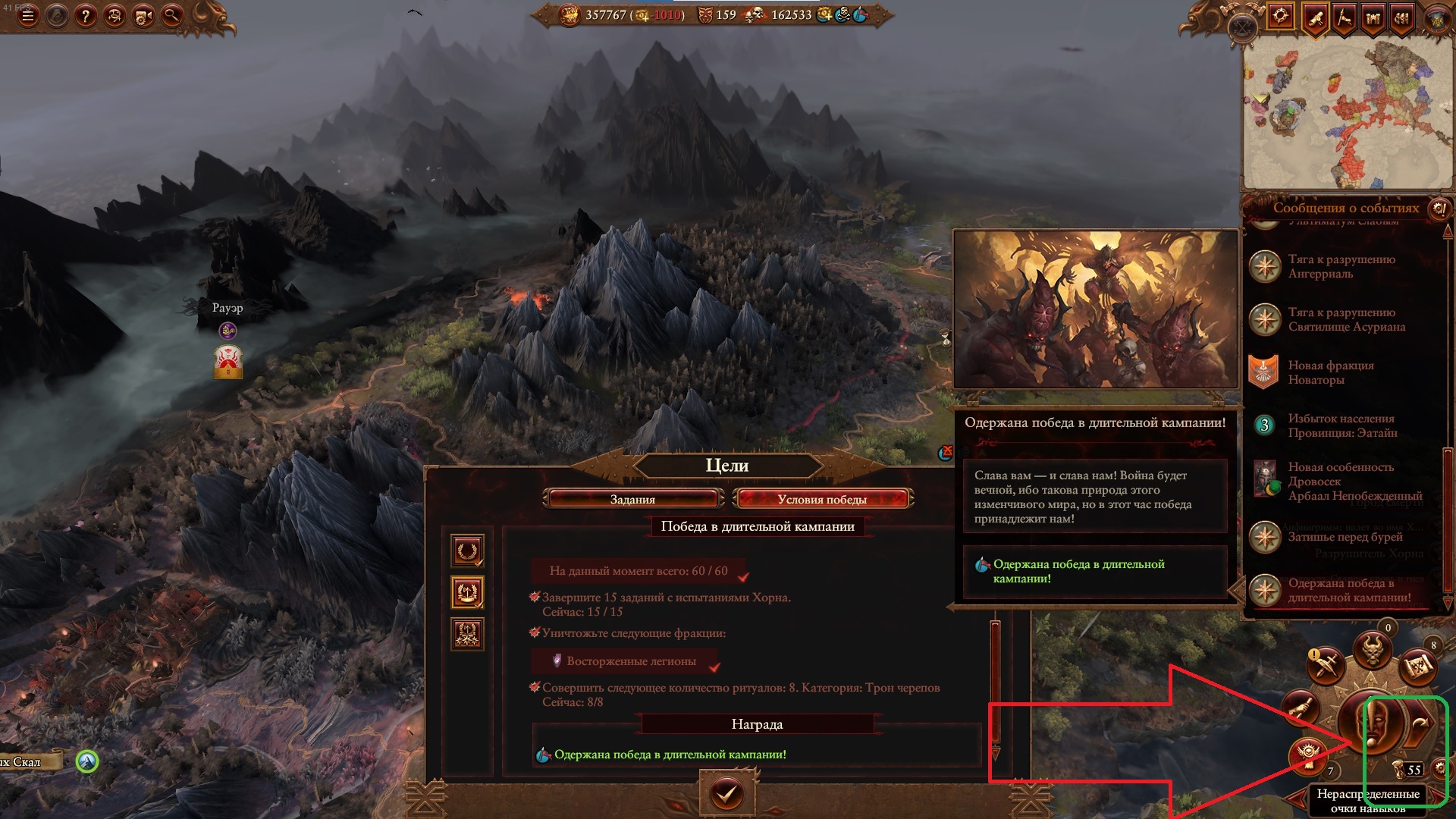Open the camera settings button
Image resolution: width=1456 pixels, height=819 pixels.
tap(143, 15)
